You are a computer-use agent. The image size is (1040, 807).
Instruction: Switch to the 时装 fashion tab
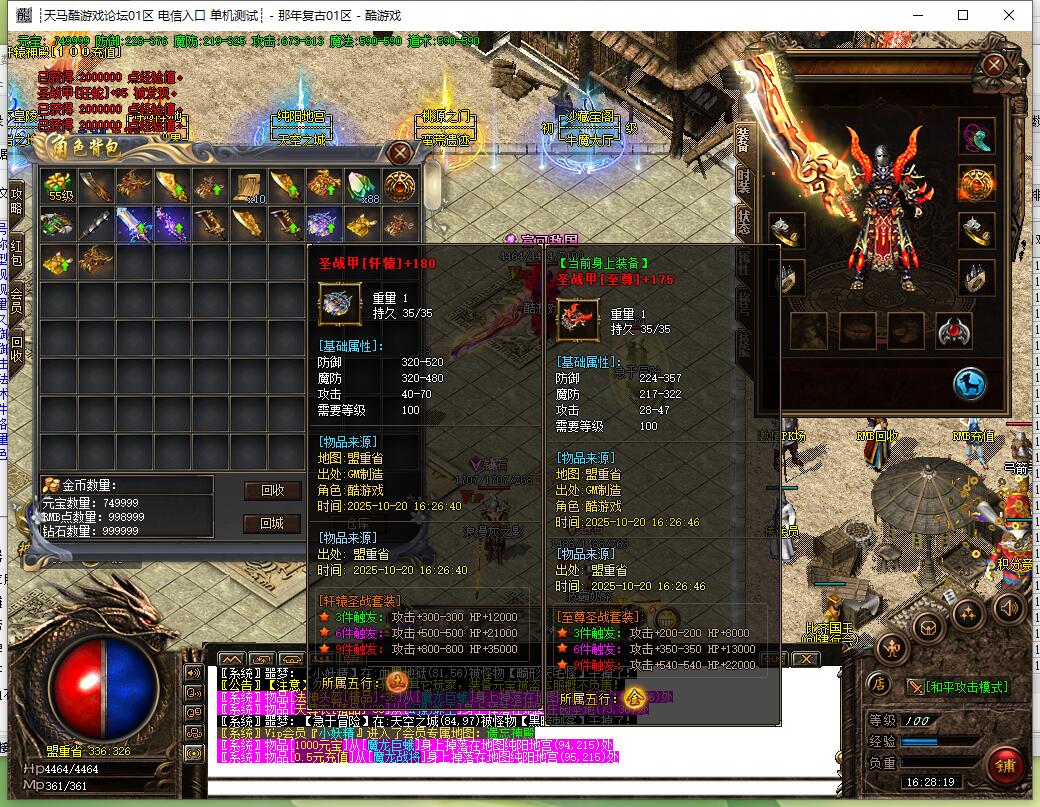(743, 181)
